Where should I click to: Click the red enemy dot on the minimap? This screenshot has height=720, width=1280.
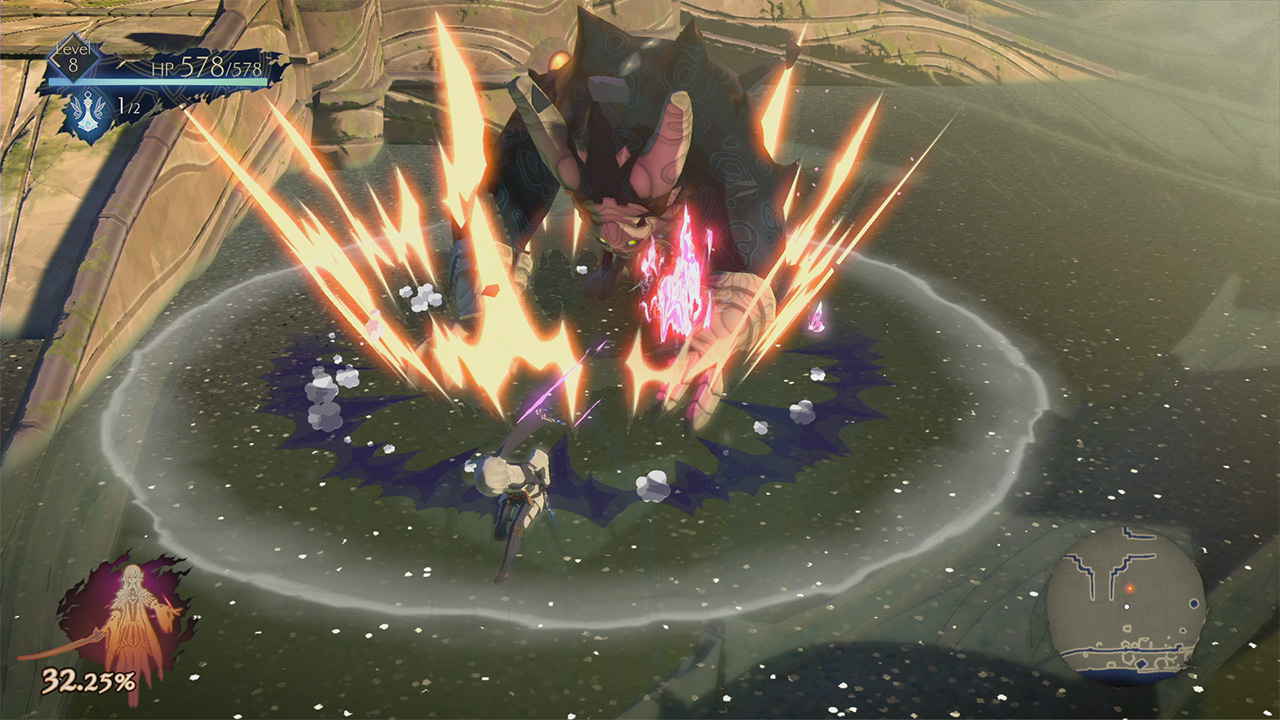(1129, 588)
